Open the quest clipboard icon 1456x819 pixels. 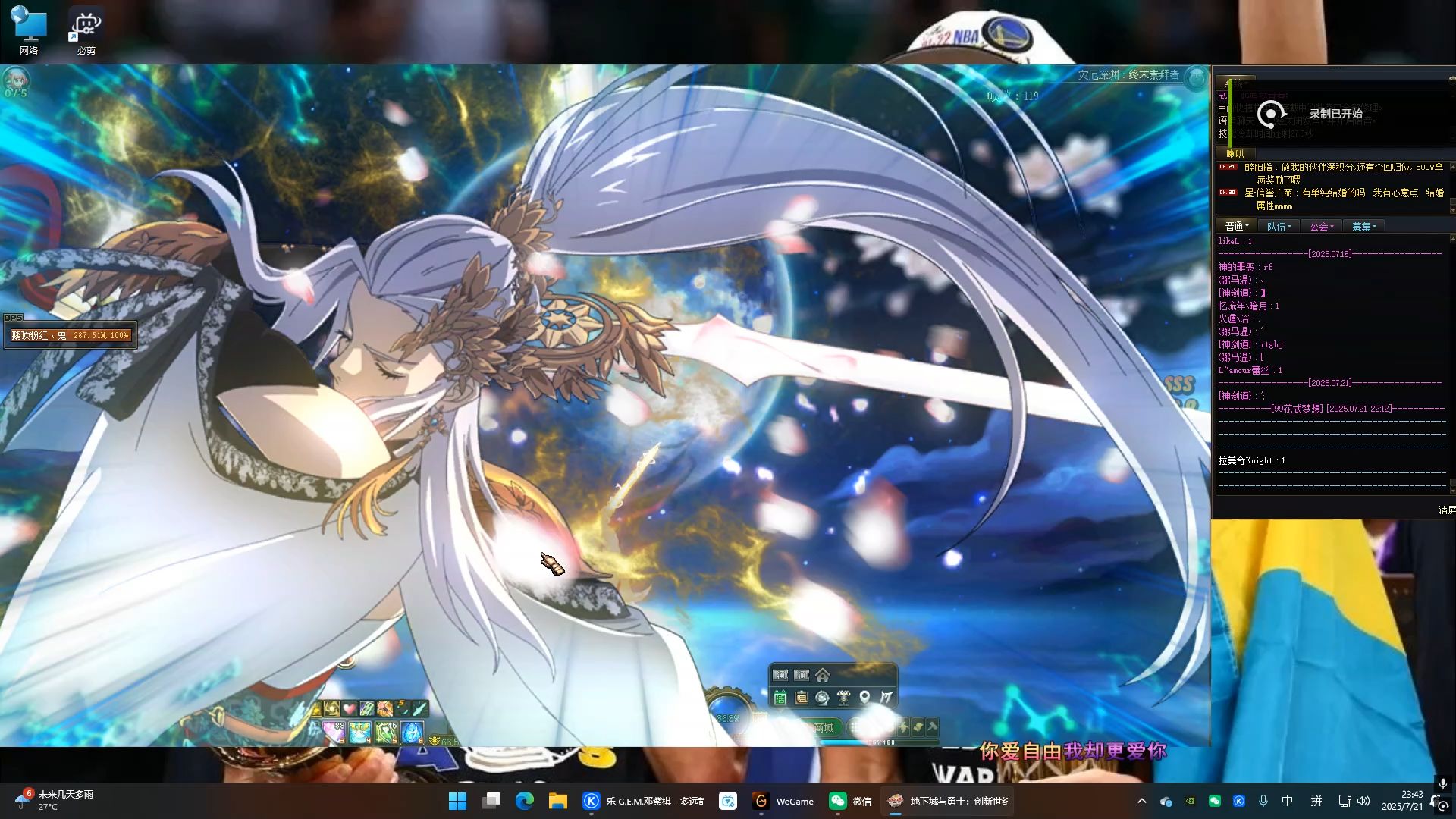point(802,697)
